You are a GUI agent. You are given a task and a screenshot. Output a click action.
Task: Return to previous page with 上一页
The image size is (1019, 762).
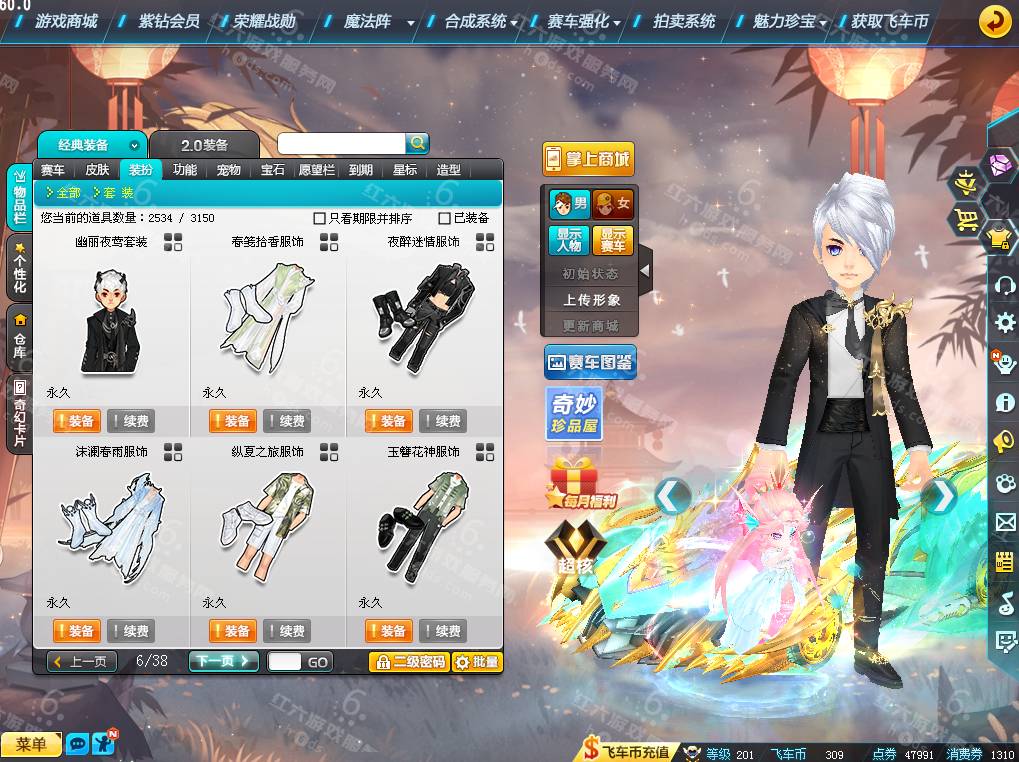[x=83, y=661]
